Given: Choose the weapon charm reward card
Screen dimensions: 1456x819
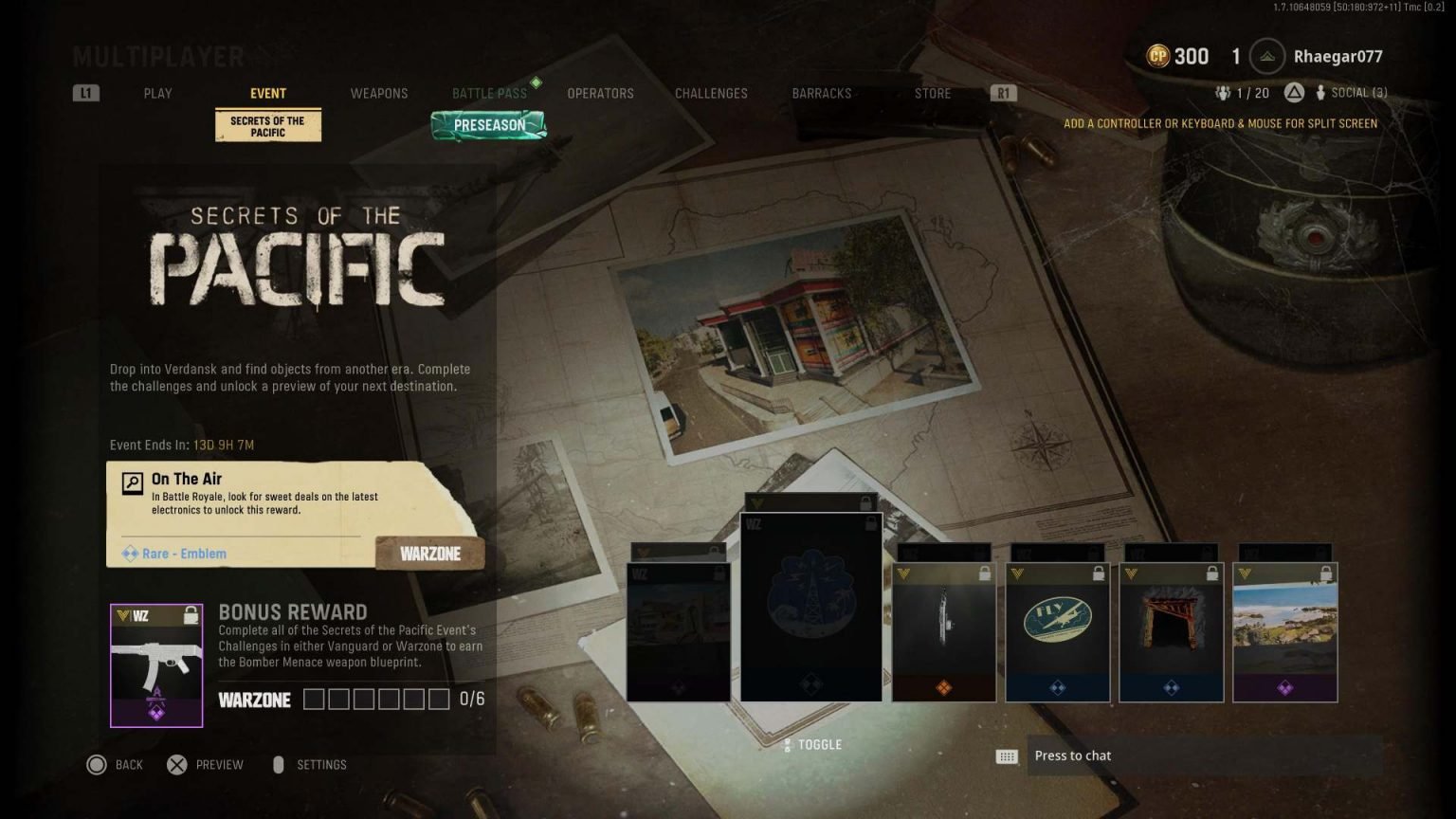Looking at the screenshot, I should (x=943, y=632).
